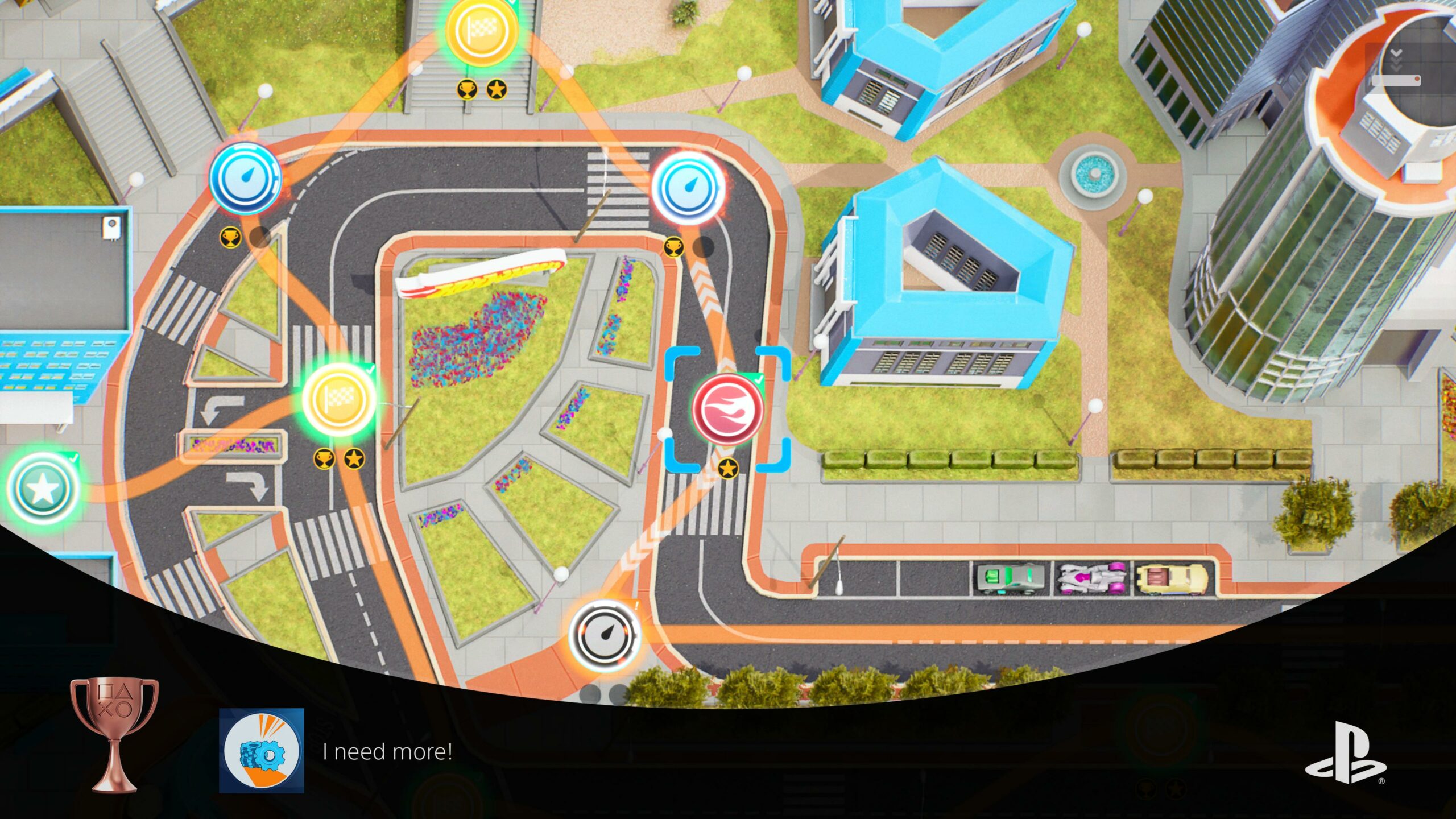This screenshot has height=819, width=1456.
Task: Select the red flame event node
Action: click(x=727, y=409)
